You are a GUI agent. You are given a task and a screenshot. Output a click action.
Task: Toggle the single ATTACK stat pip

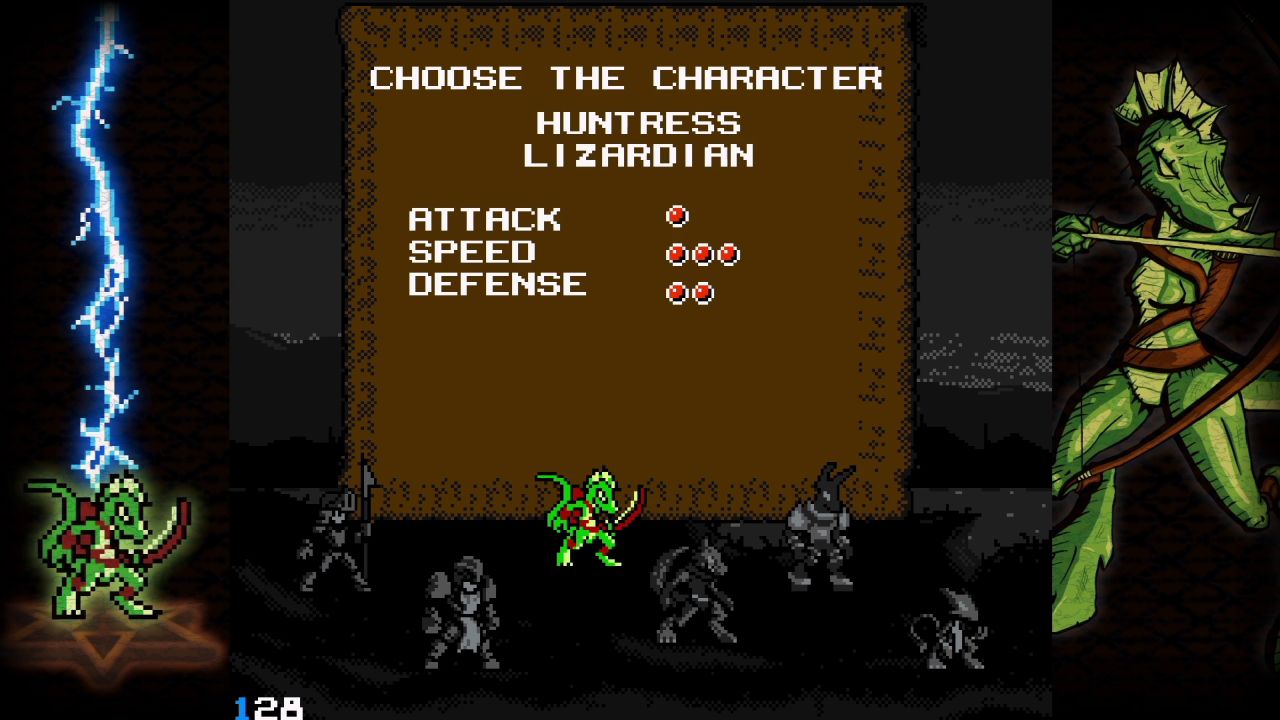point(678,214)
